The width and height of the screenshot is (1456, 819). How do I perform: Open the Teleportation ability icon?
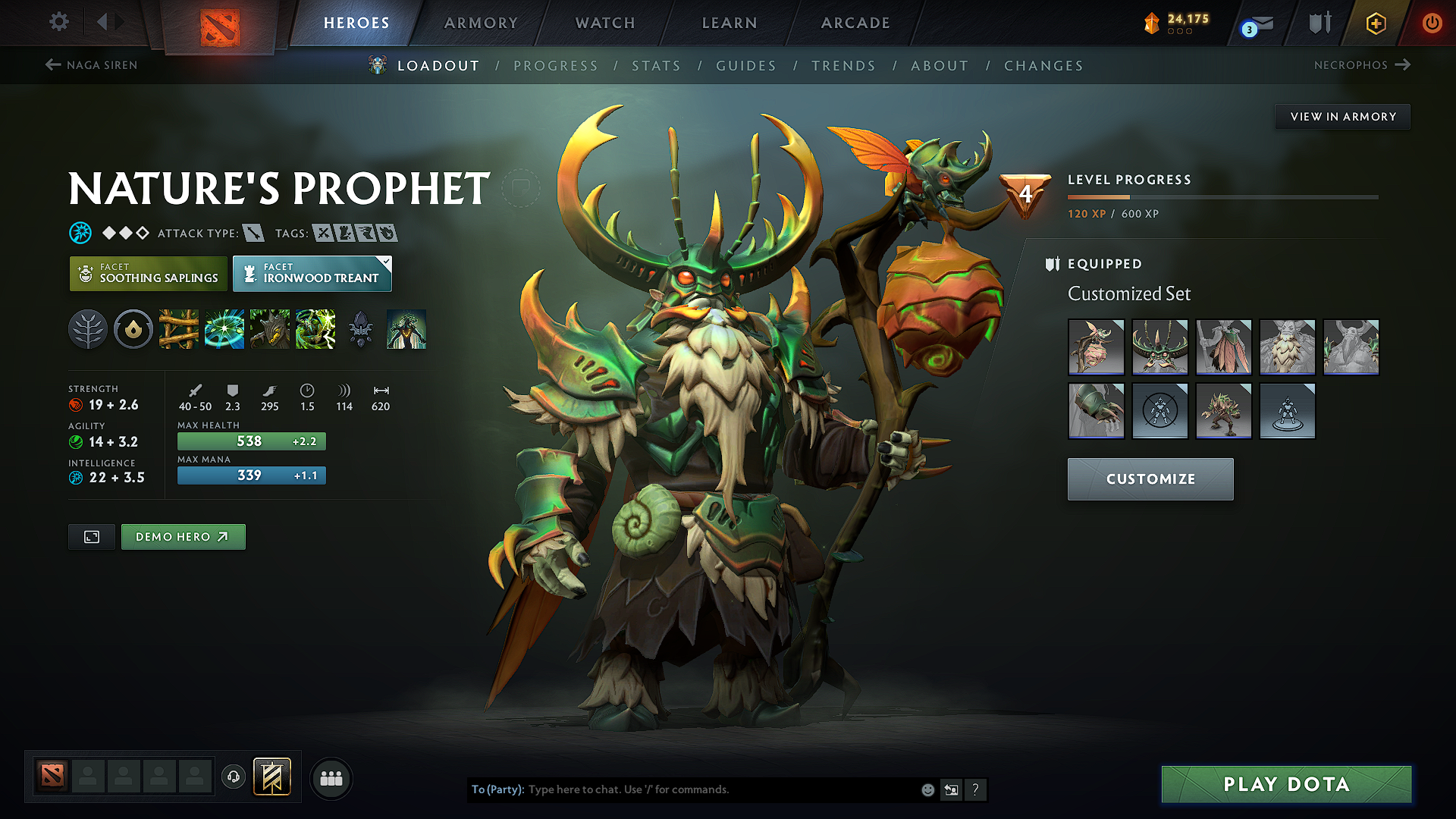pyautogui.click(x=224, y=329)
